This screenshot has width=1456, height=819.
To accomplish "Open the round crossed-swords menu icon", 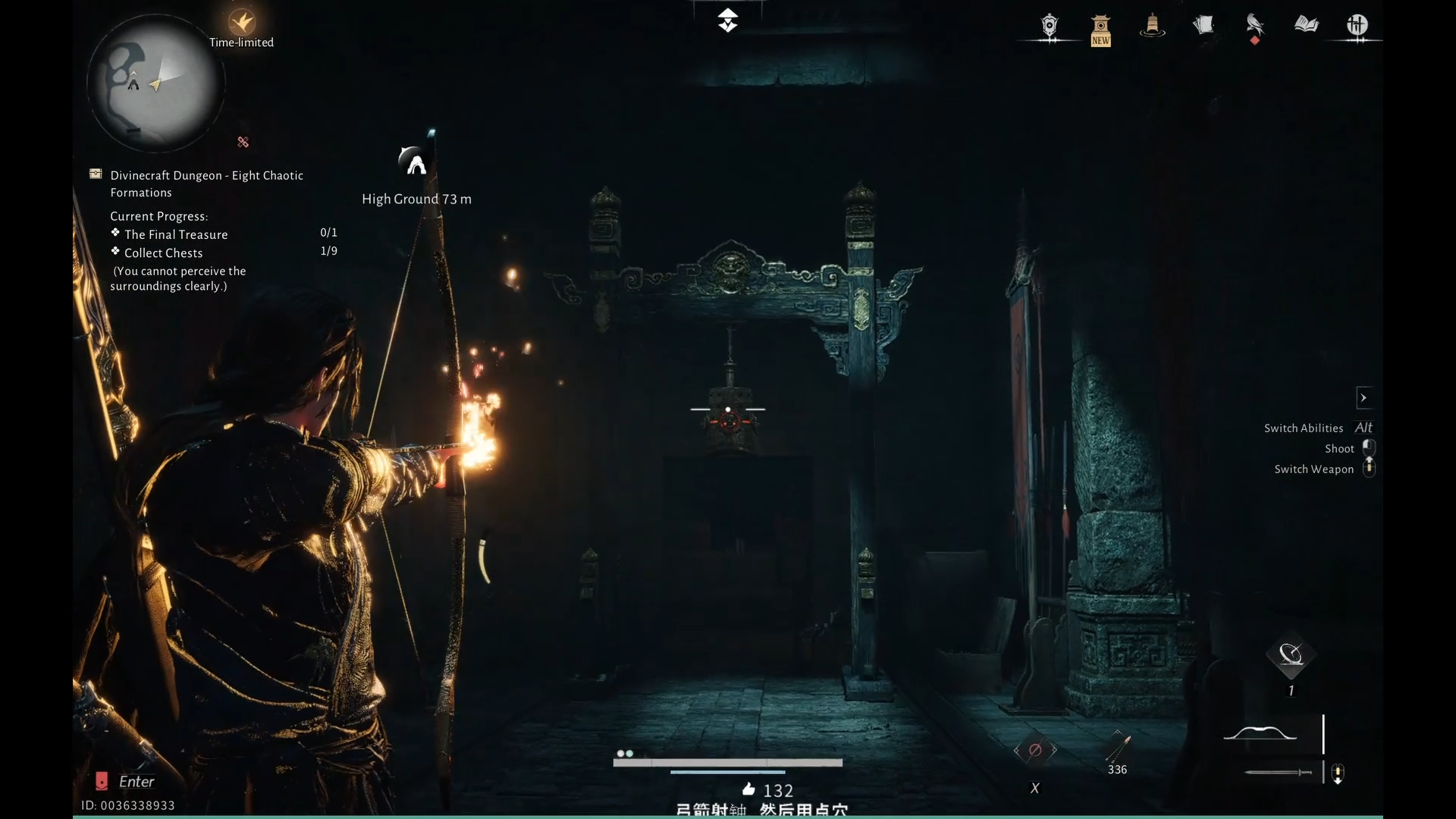I will click(1357, 26).
